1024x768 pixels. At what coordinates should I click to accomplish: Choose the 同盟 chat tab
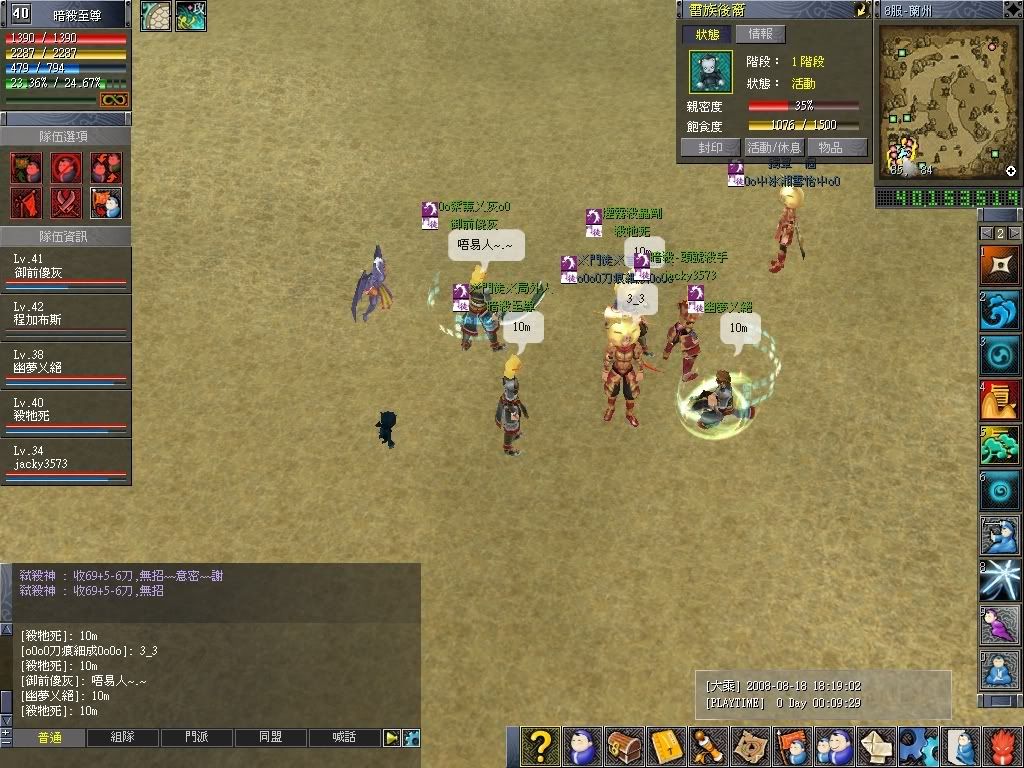click(271, 738)
